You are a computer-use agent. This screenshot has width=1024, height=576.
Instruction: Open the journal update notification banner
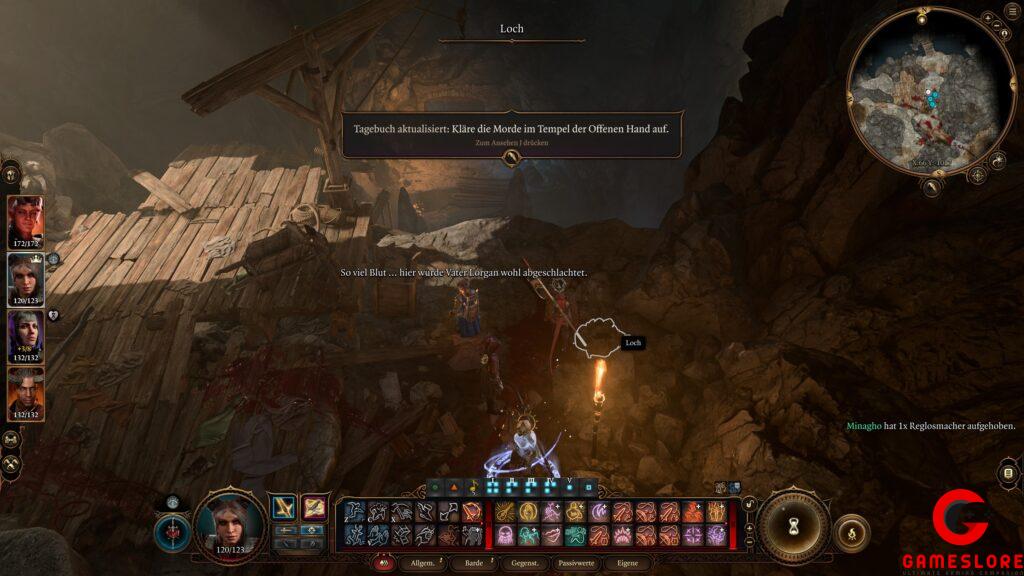point(512,134)
